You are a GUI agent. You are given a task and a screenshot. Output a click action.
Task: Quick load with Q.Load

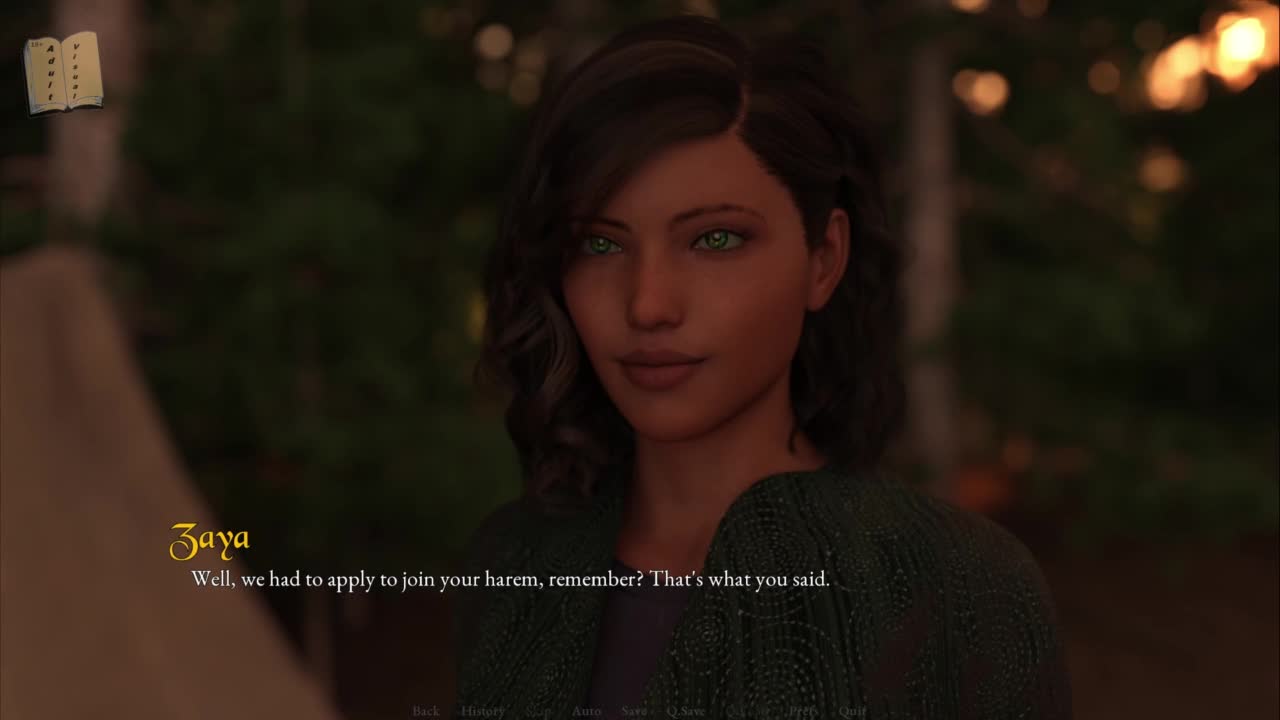click(x=746, y=711)
